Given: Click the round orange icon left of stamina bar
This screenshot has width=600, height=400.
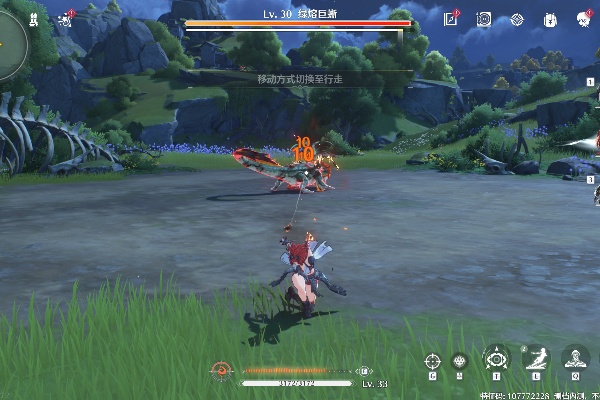Looking at the screenshot, I should point(222,370).
